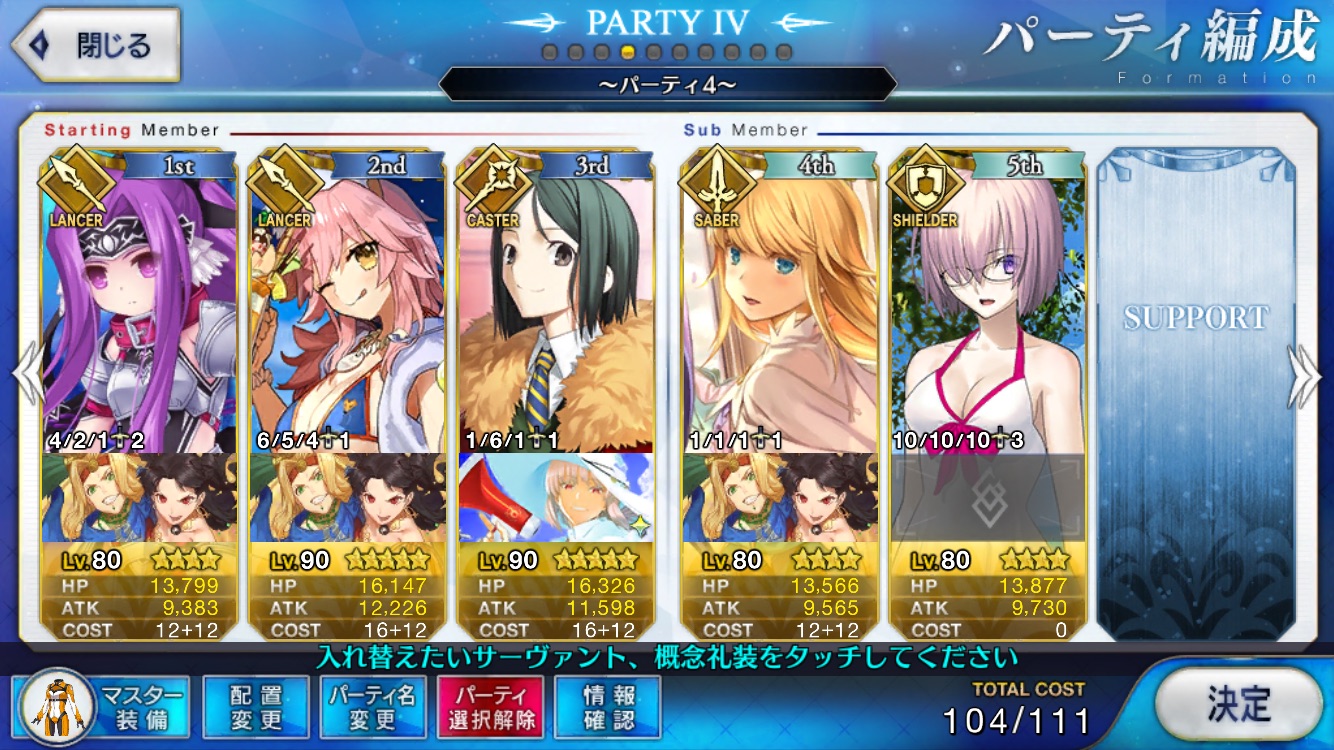
Task: Switch to the next party with right arrow
Action: click(1306, 376)
